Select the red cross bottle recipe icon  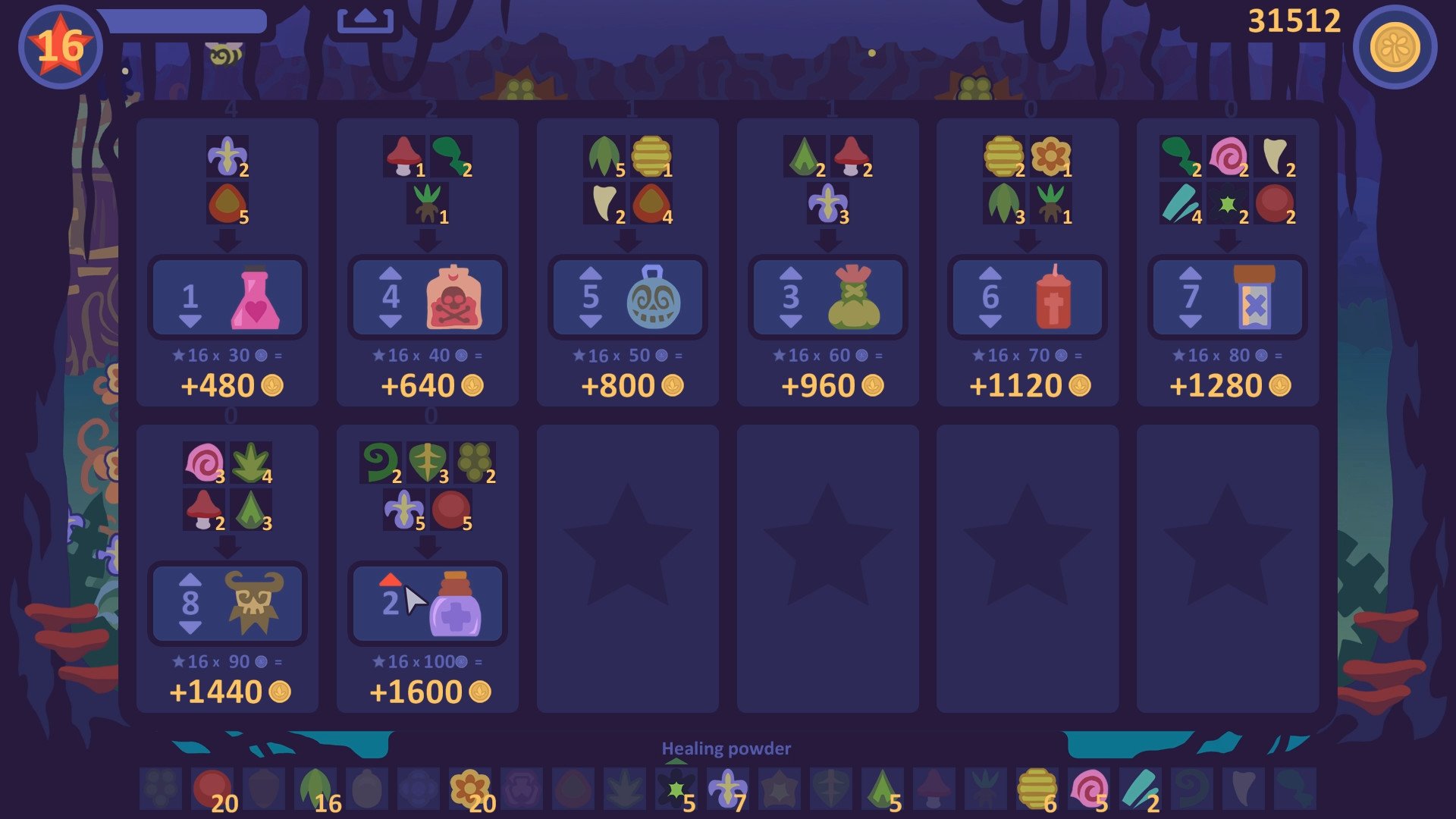[x=1054, y=297]
